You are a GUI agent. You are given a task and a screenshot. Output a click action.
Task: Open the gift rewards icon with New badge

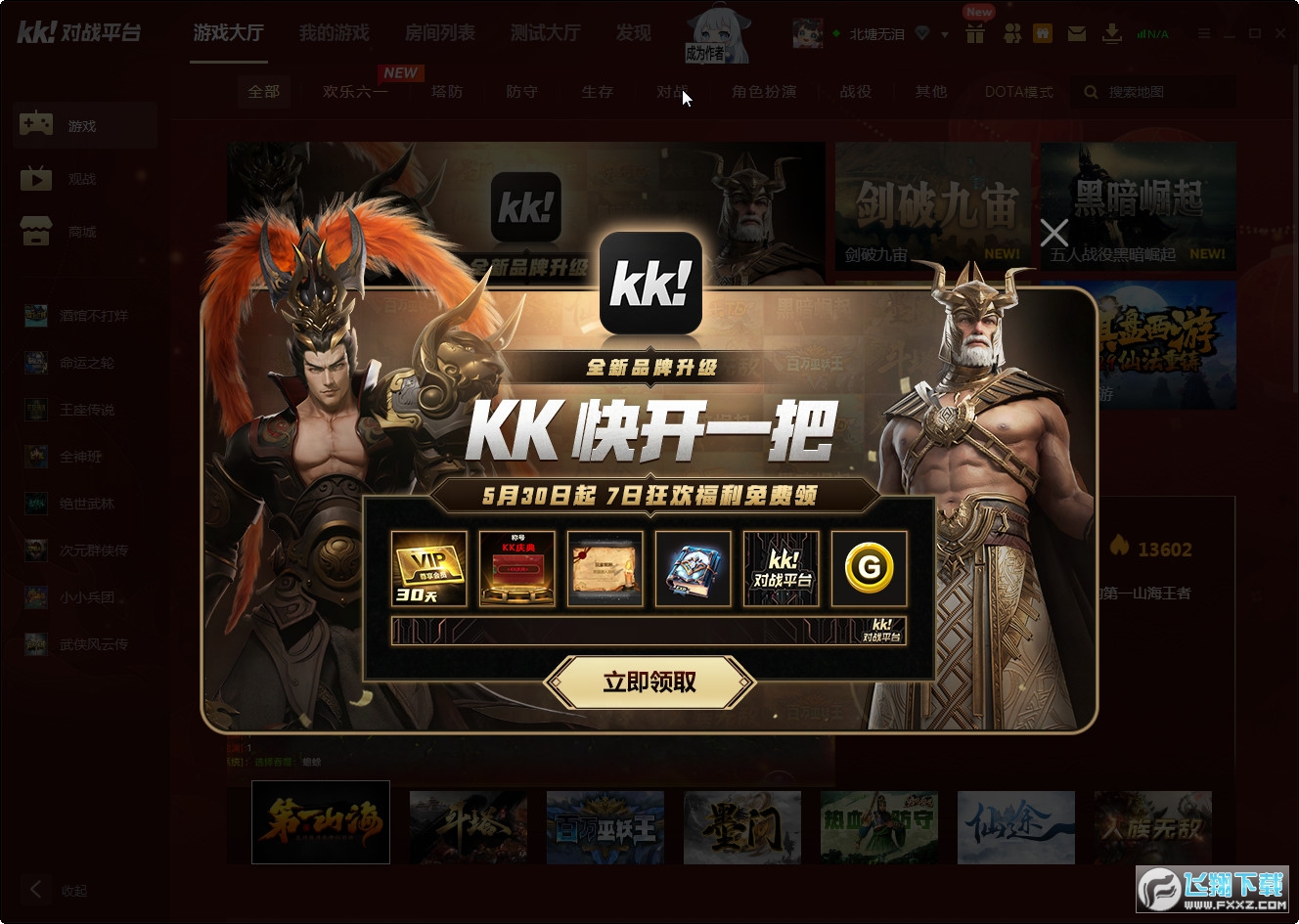[974, 32]
